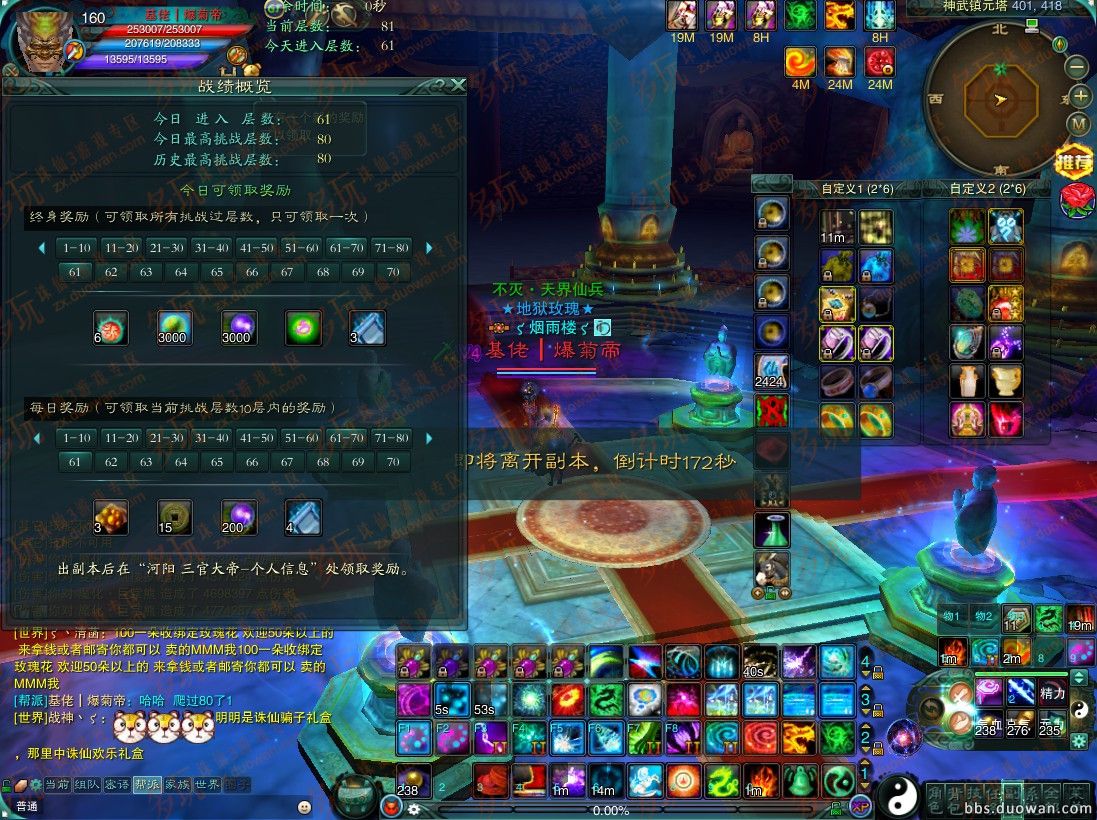Select floor 65 under 终身奖励
1097x820 pixels.
point(216,272)
